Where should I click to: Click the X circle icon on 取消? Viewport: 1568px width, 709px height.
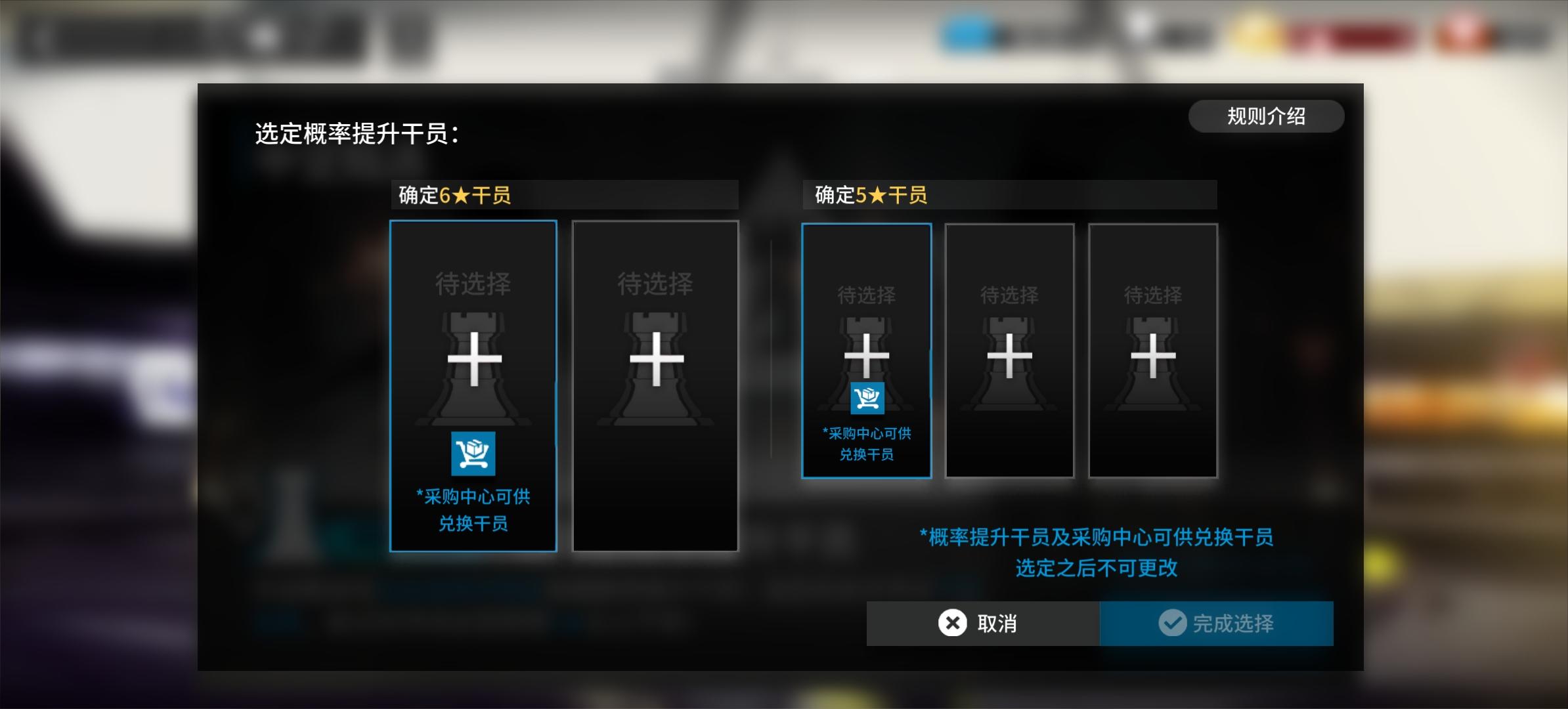point(952,624)
